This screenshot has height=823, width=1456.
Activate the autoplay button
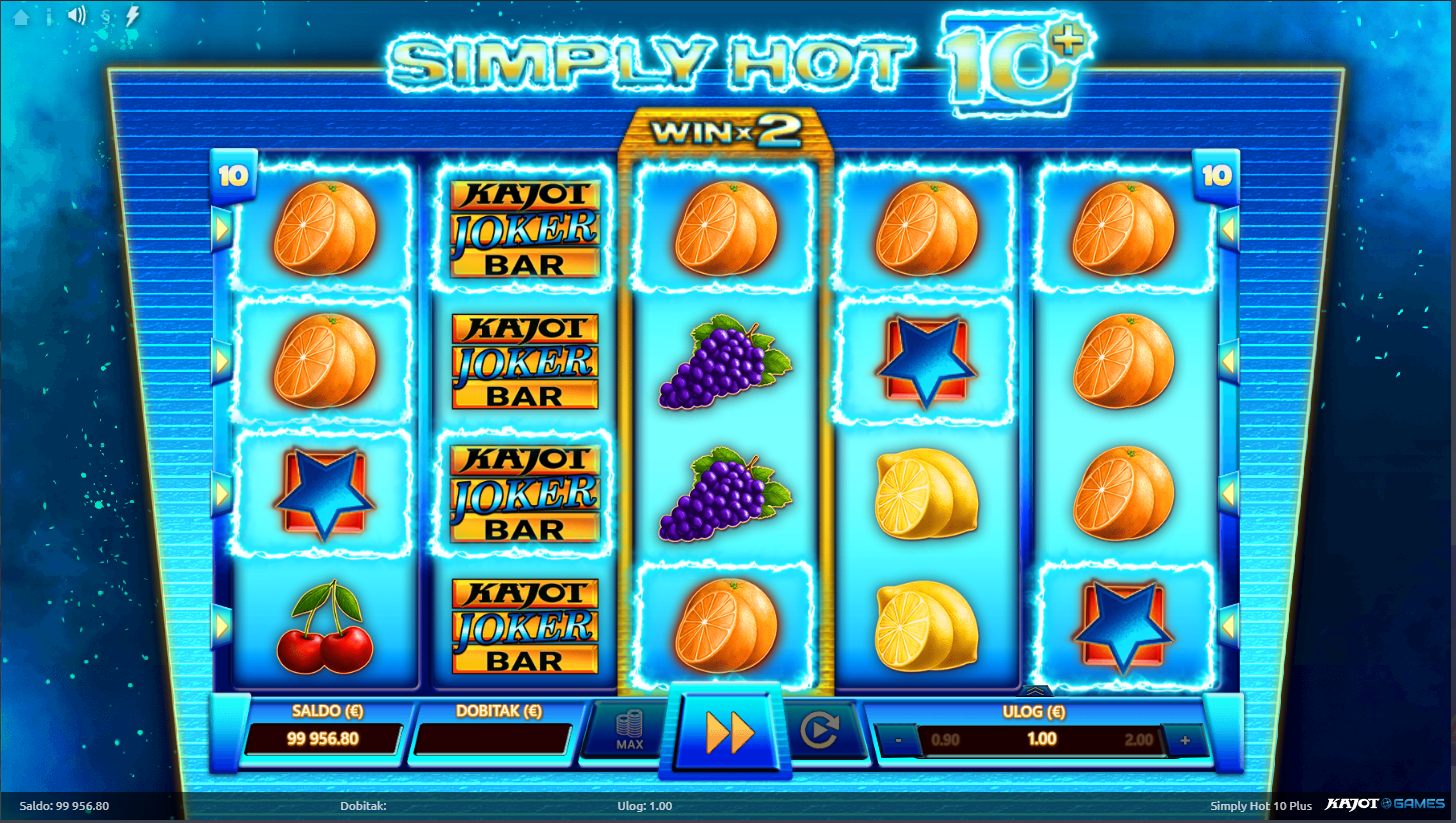819,731
